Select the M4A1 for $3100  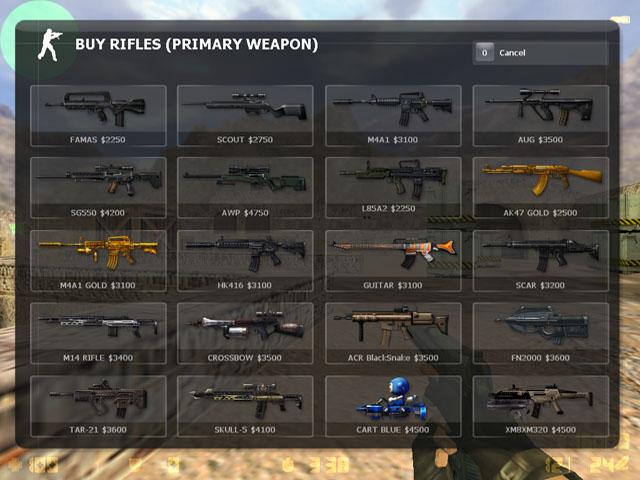pyautogui.click(x=393, y=115)
